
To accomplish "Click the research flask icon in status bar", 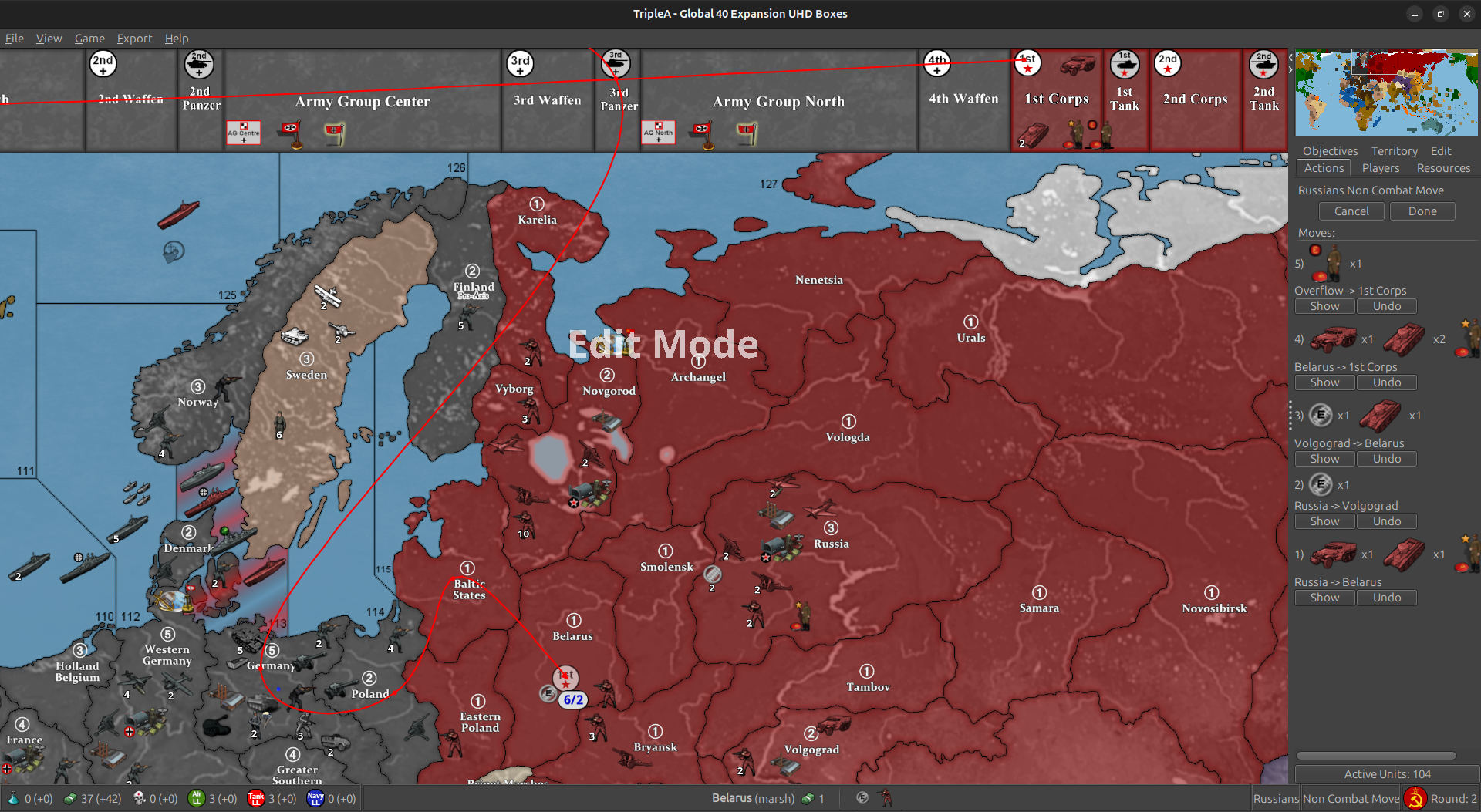I will 14,798.
